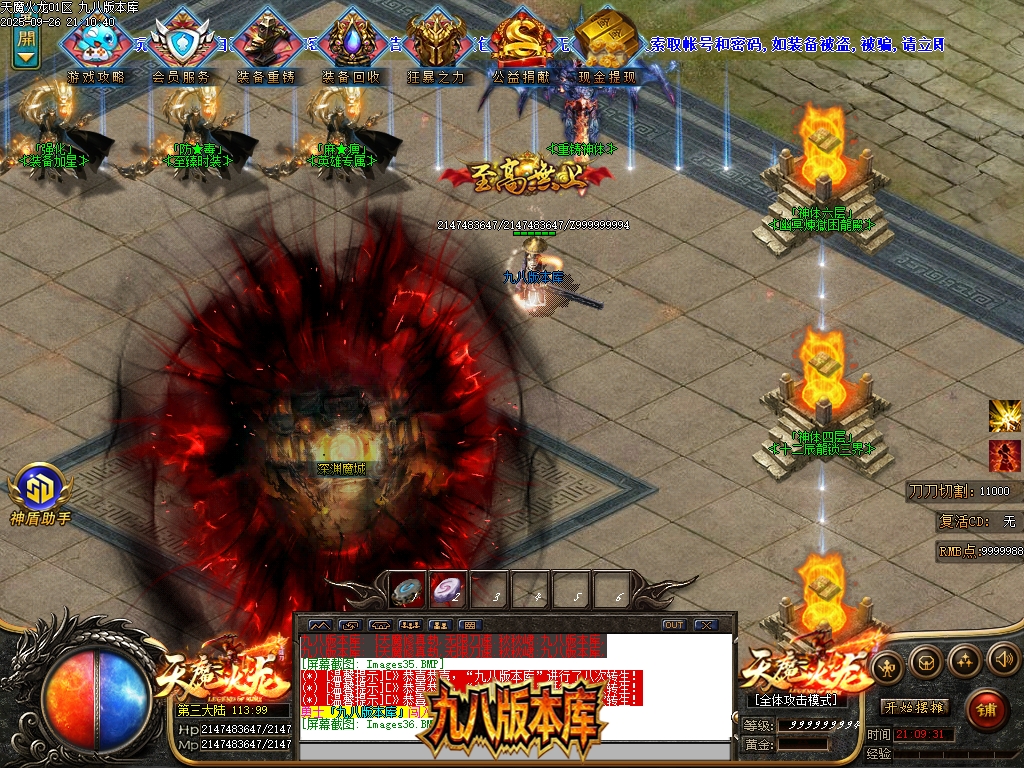Open the 会员服务 member service menu

[x=181, y=44]
